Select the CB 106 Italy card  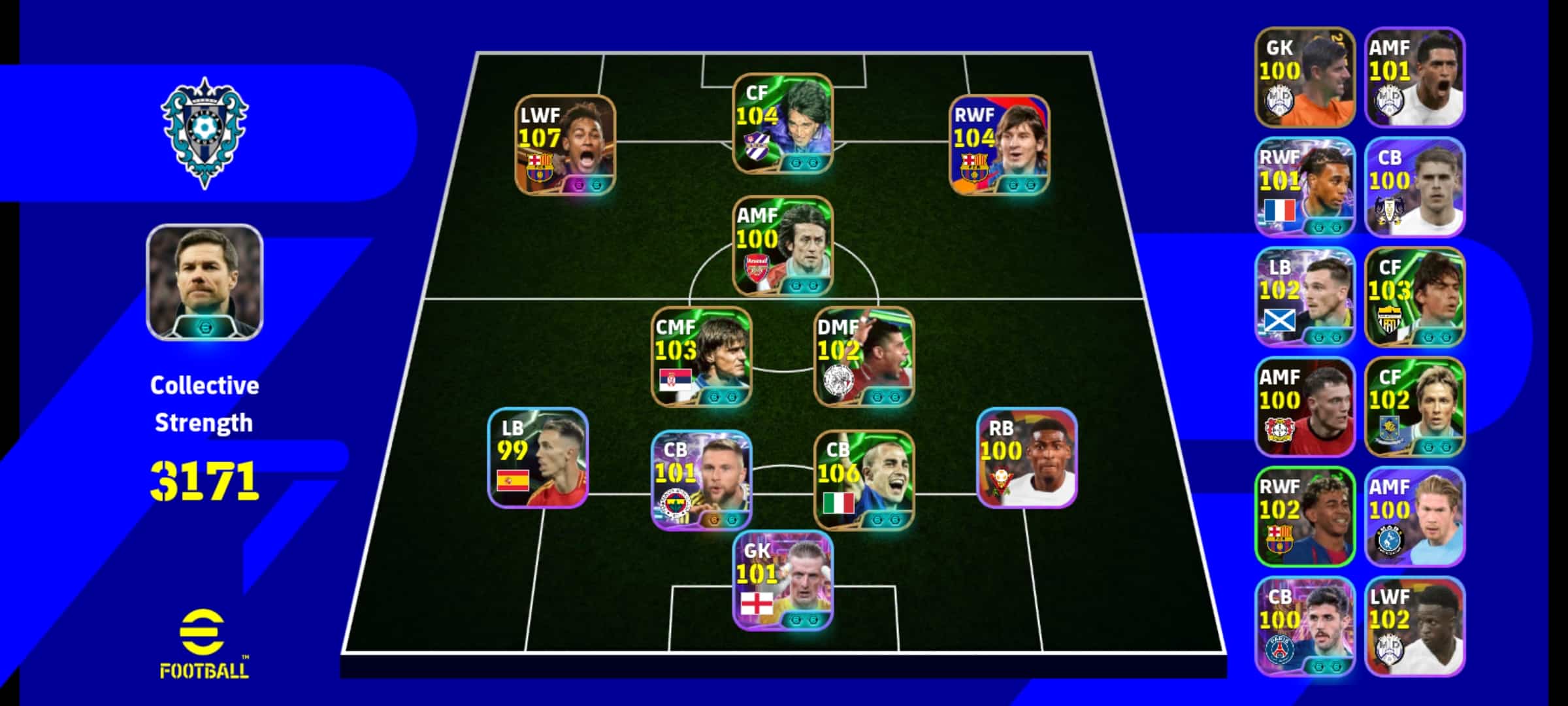pyautogui.click(x=864, y=480)
